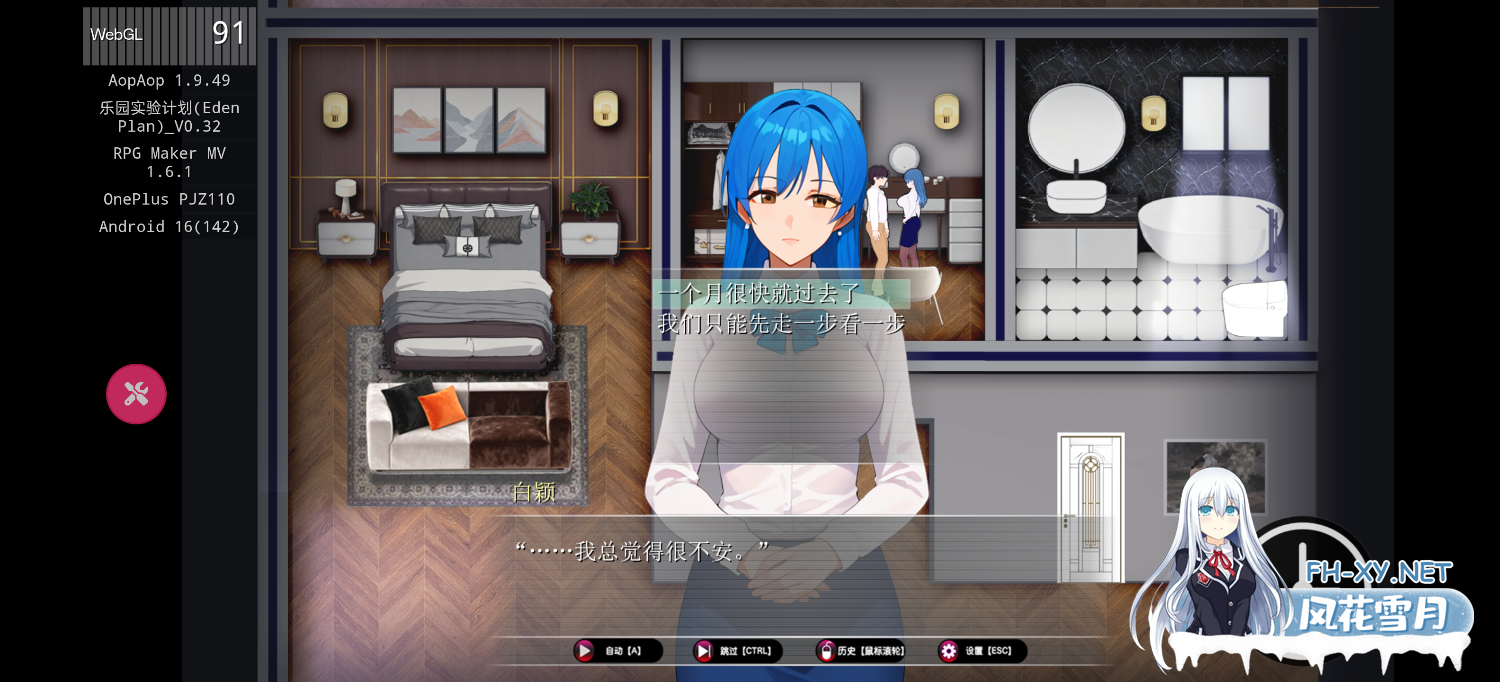Open the 历史 dialogue history log

point(861,651)
